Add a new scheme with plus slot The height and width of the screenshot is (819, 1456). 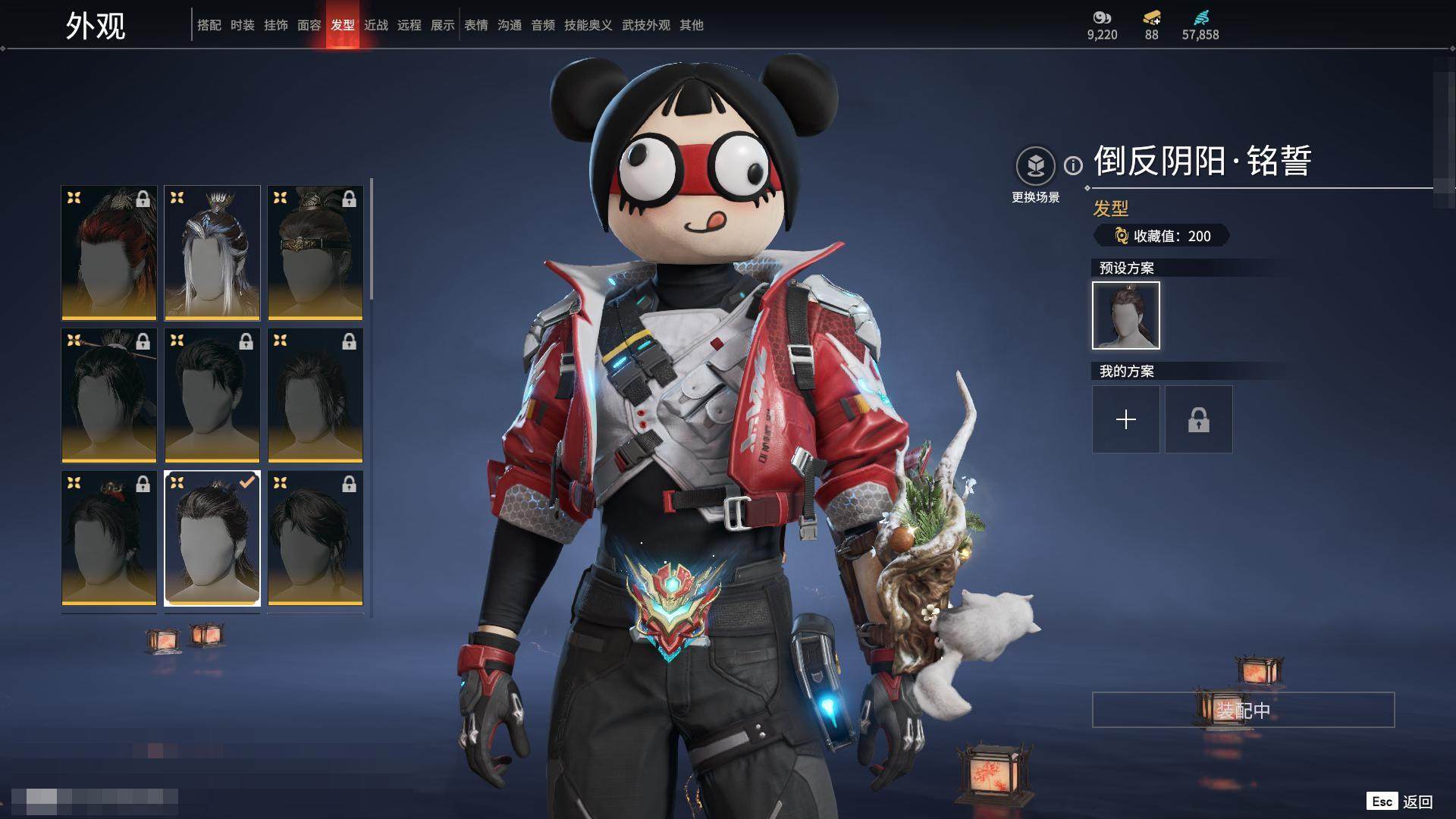pos(1125,419)
